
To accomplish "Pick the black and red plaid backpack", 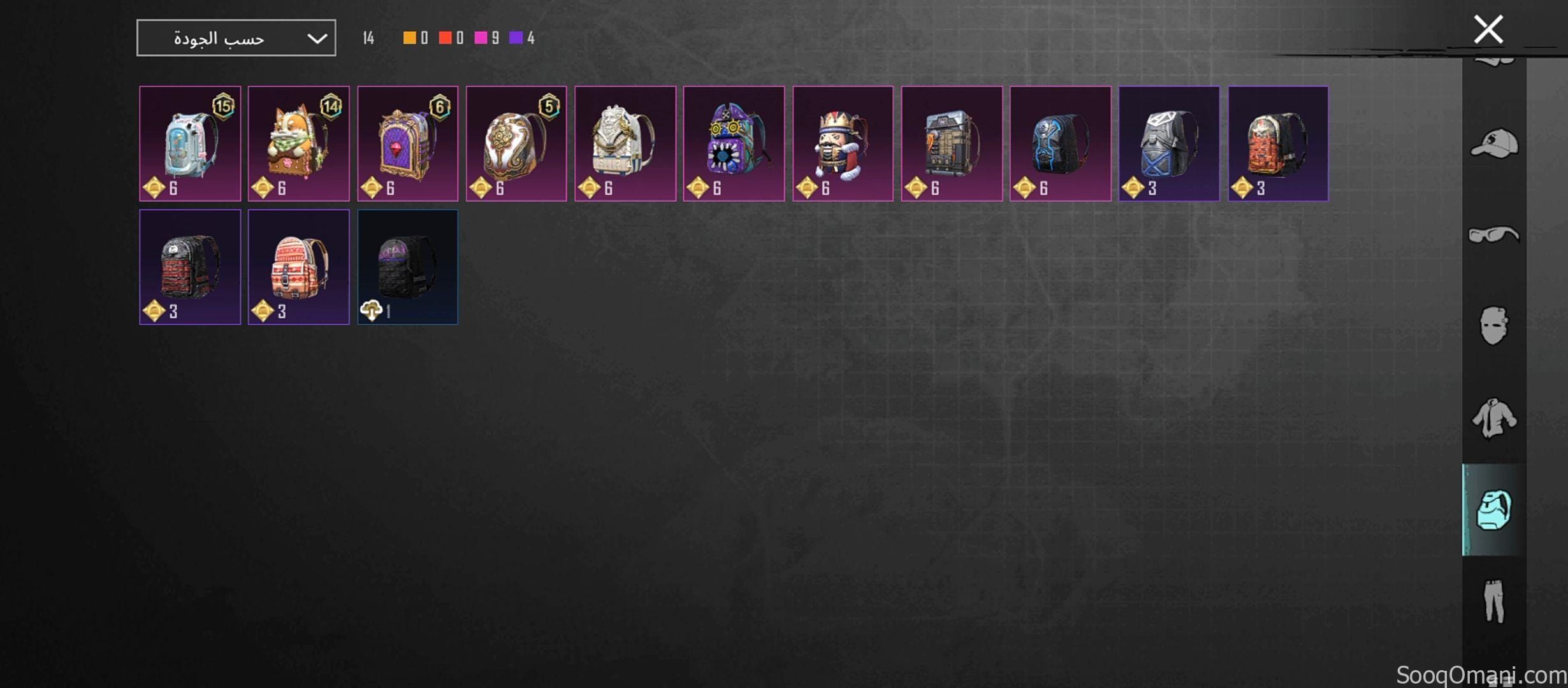I will (x=190, y=267).
